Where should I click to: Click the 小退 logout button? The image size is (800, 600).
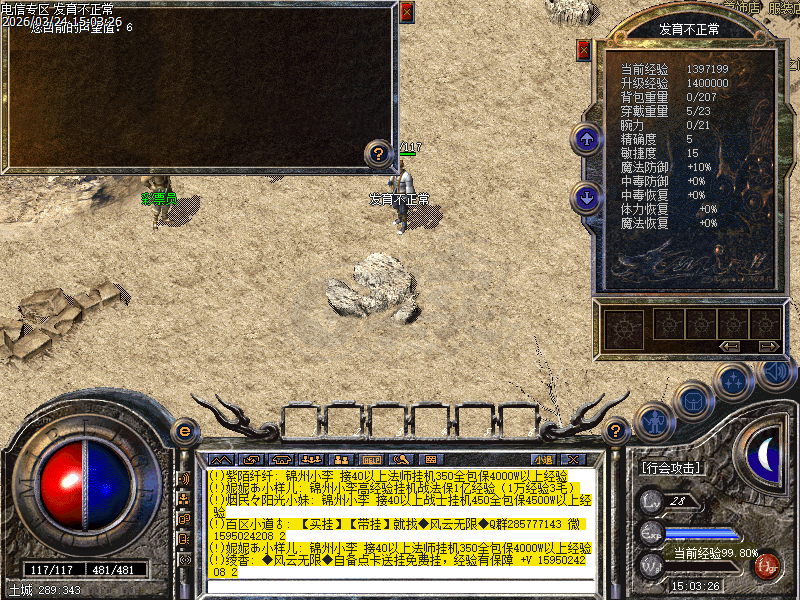point(546,460)
